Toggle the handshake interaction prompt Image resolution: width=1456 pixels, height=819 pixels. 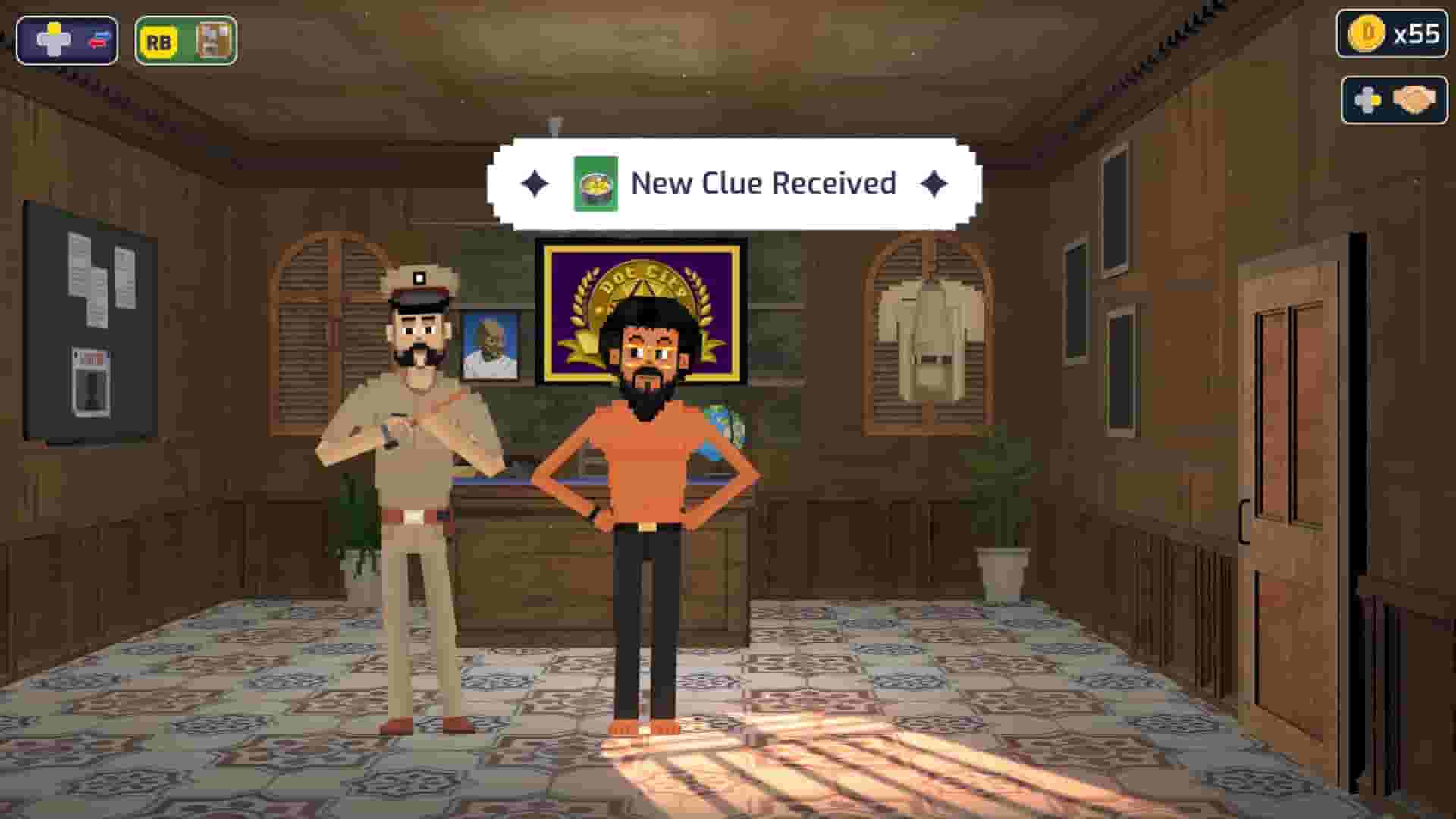pos(1394,99)
